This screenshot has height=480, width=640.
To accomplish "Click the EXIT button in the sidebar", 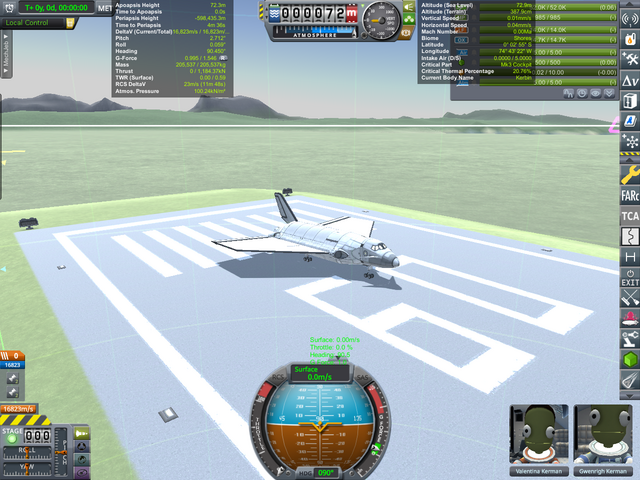I will [x=630, y=277].
